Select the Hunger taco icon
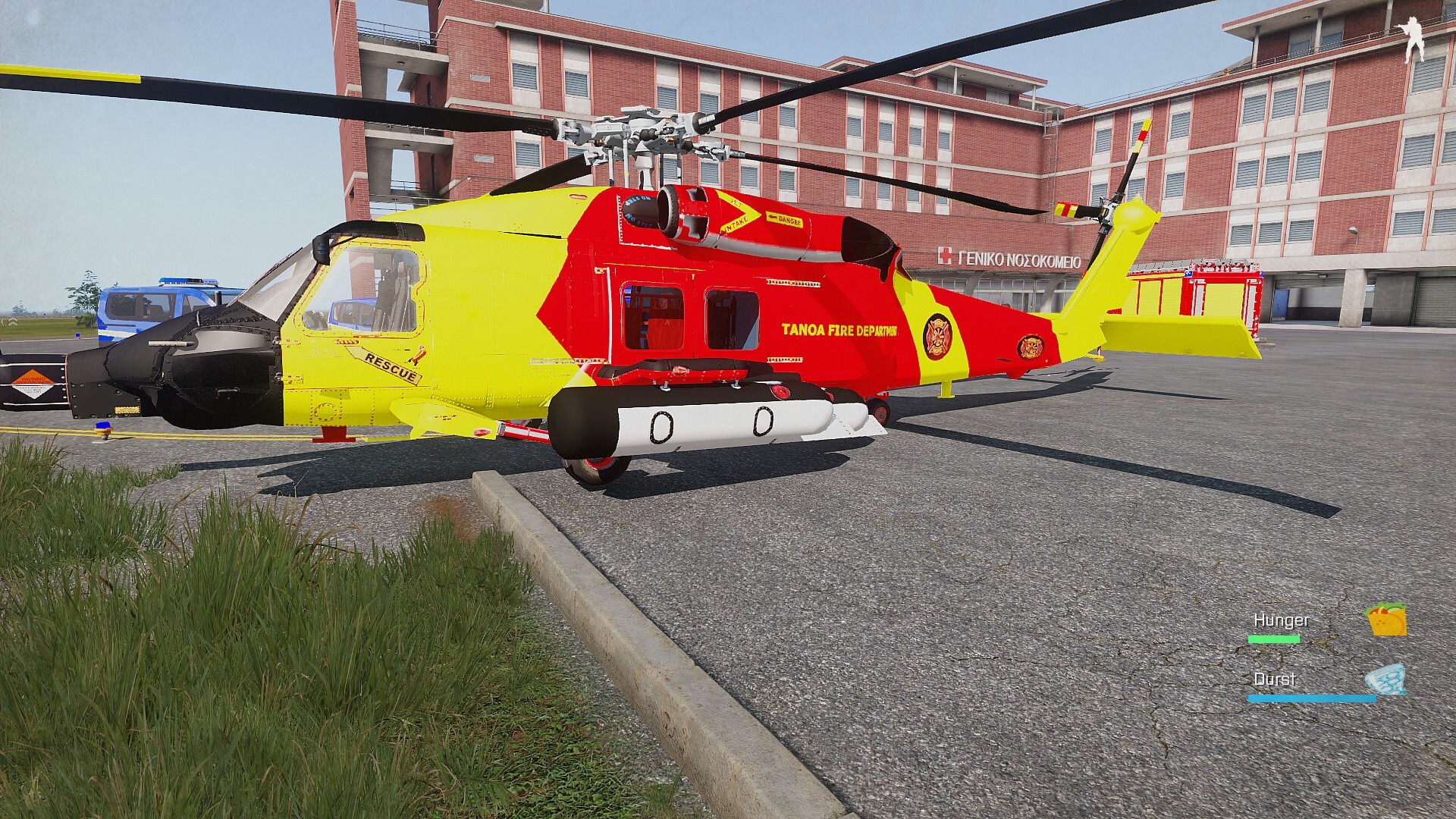The image size is (1456, 819). 1385,620
